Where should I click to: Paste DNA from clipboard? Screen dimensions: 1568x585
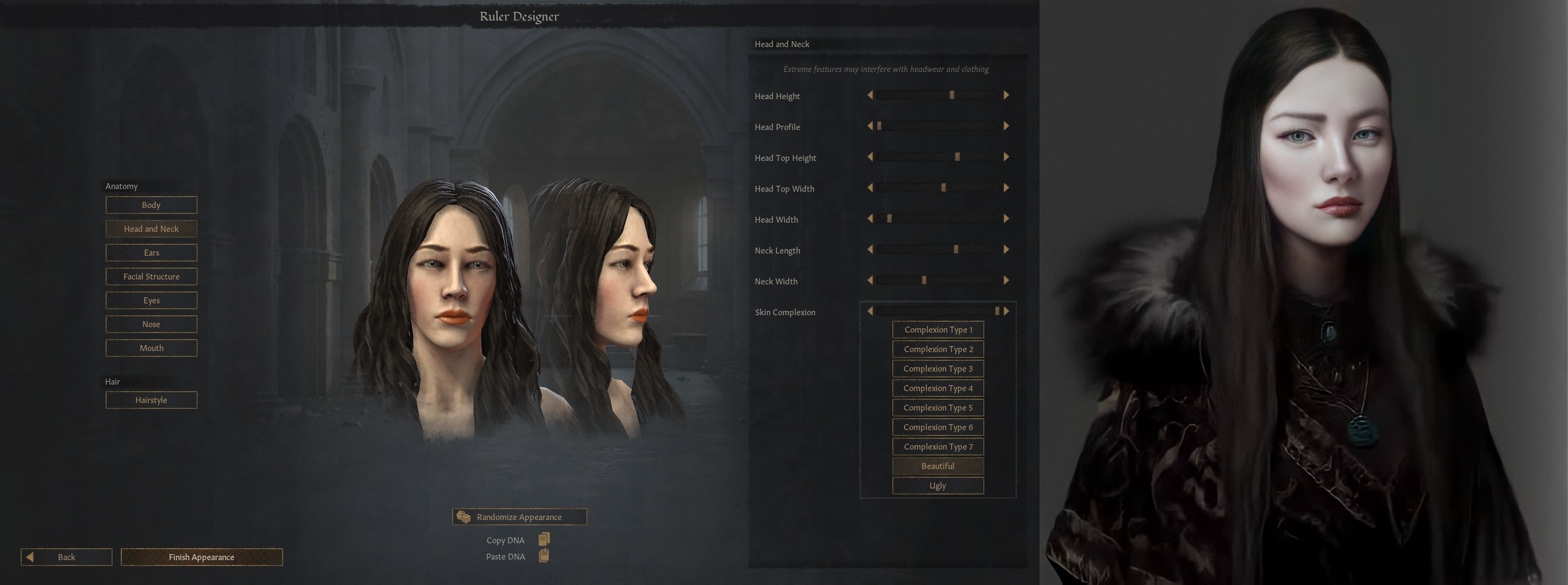pos(544,556)
